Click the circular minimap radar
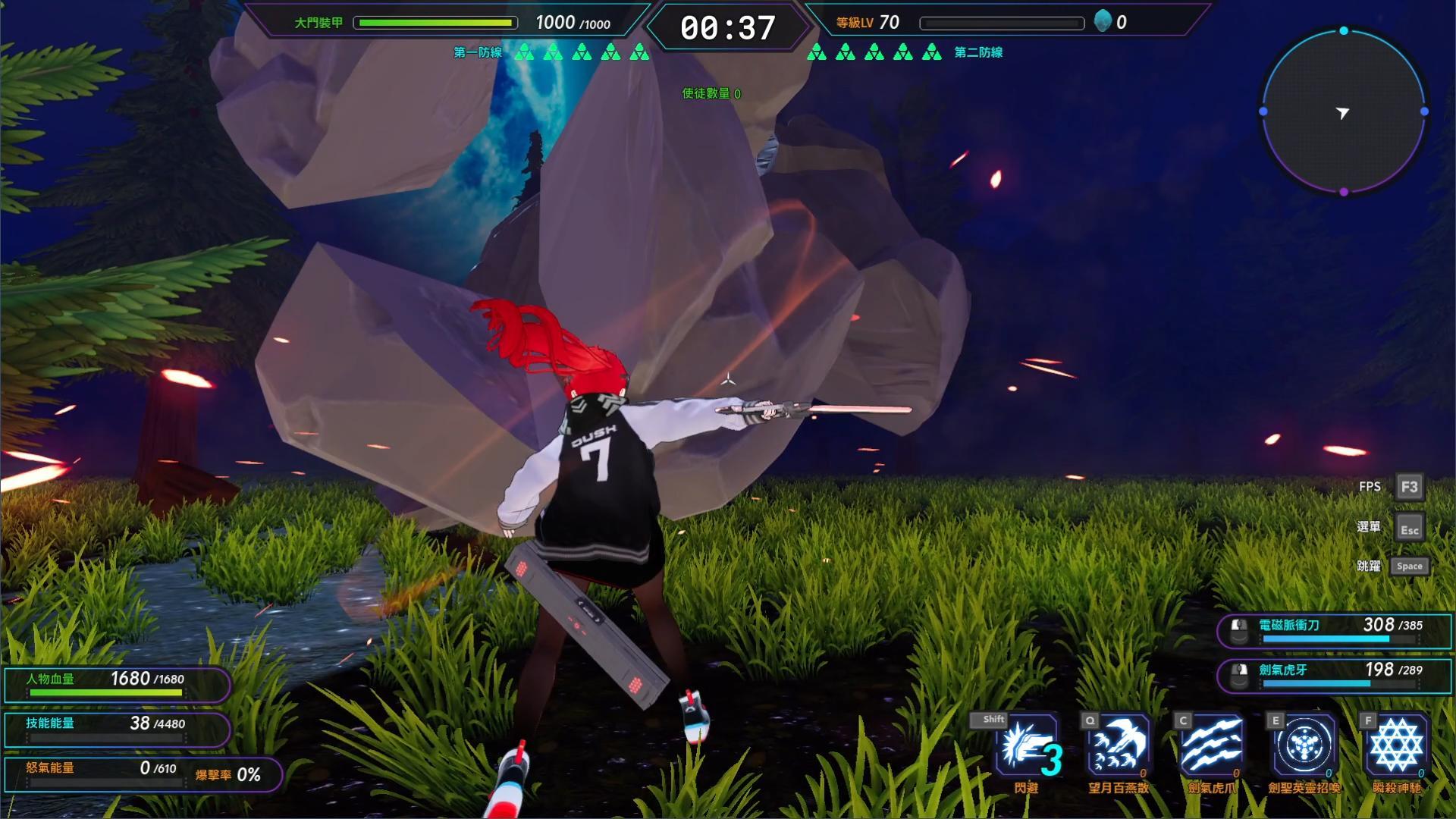Image resolution: width=1456 pixels, height=819 pixels. click(1343, 112)
